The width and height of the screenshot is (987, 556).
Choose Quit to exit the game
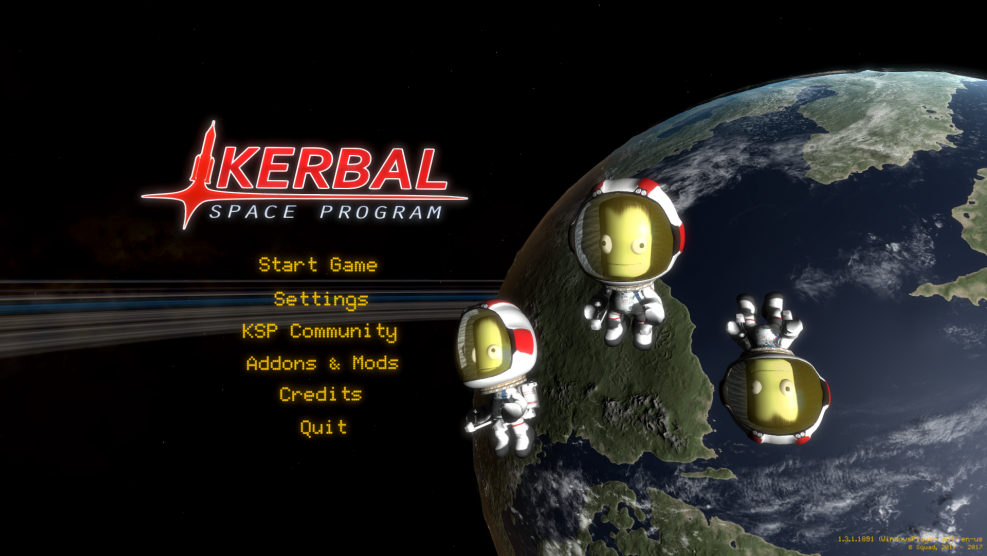click(x=324, y=427)
